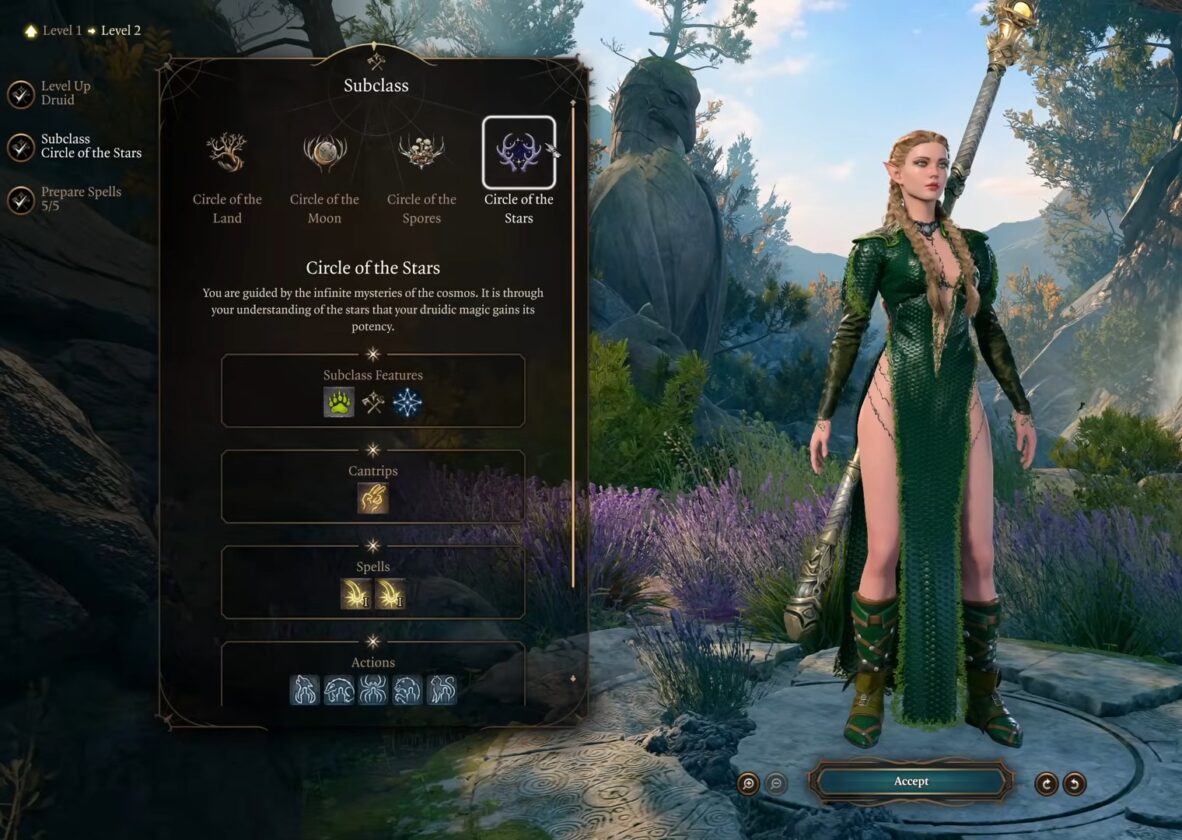This screenshot has width=1182, height=840.
Task: Inspect the green paw subclass feature icon
Action: point(339,402)
